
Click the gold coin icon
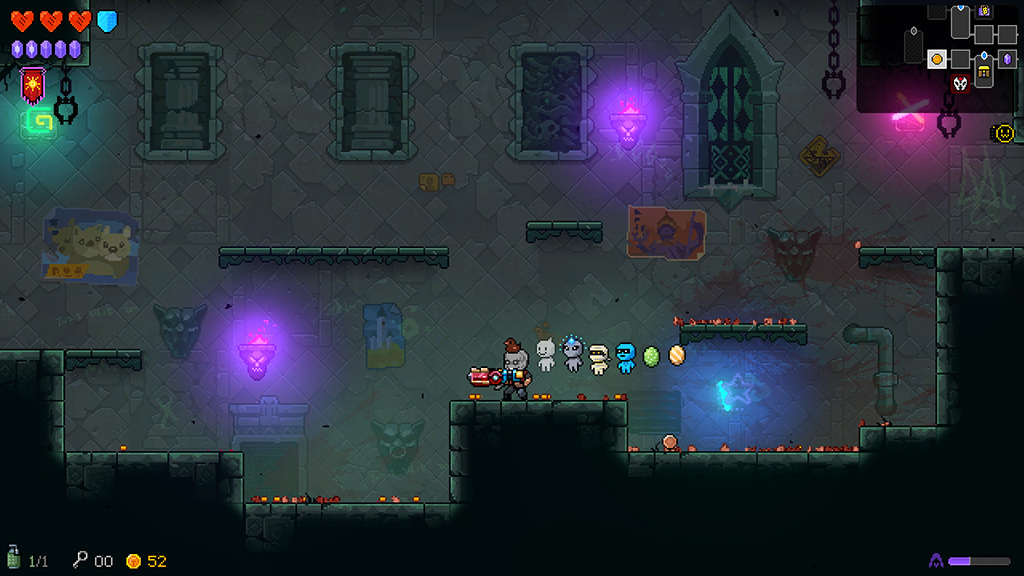133,561
